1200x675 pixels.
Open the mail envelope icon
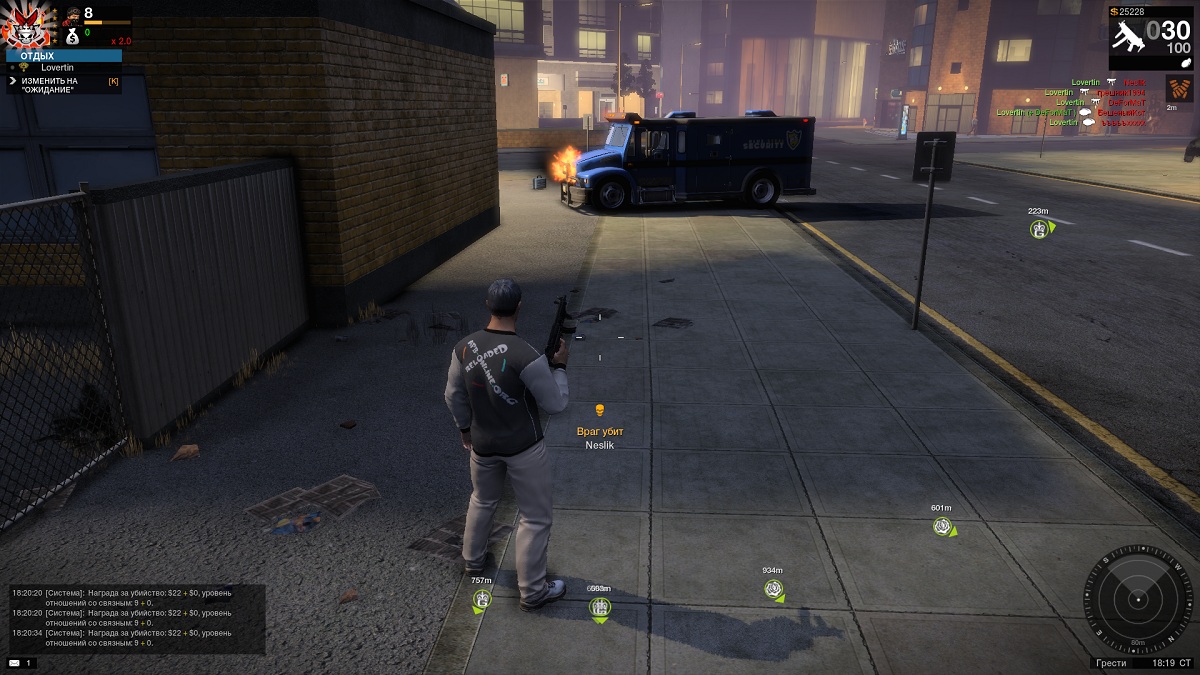pos(14,663)
